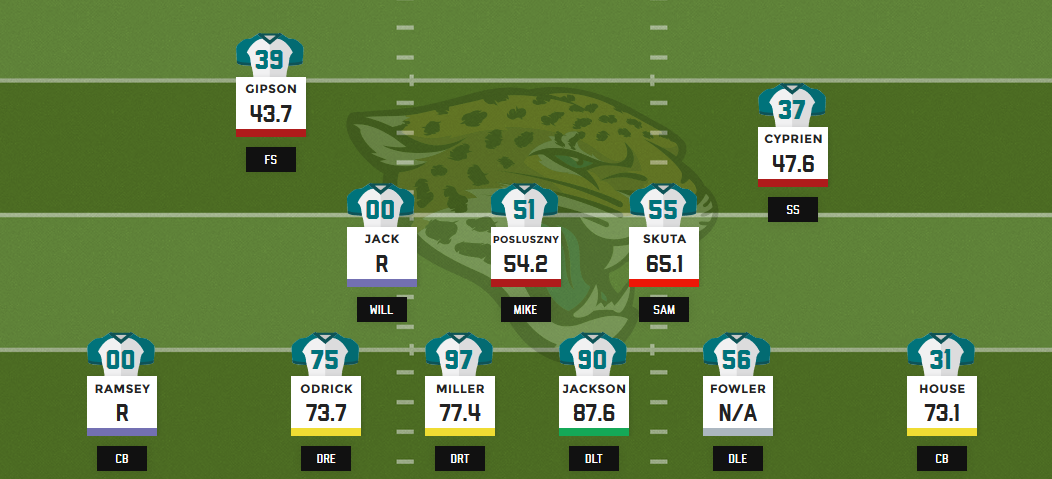This screenshot has height=479, width=1052.
Task: Click the SS position label
Action: [x=792, y=210]
